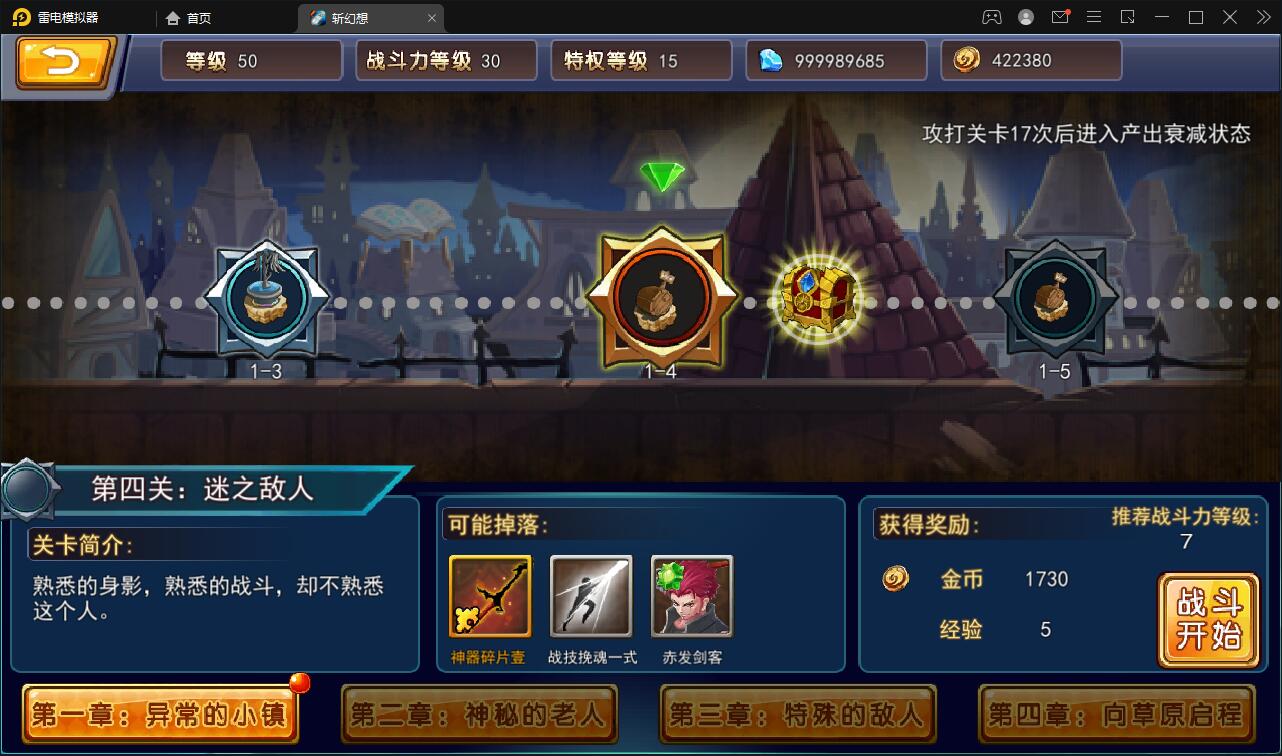1282x756 pixels.
Task: Open the emulator message inbox icon
Action: (x=1060, y=17)
